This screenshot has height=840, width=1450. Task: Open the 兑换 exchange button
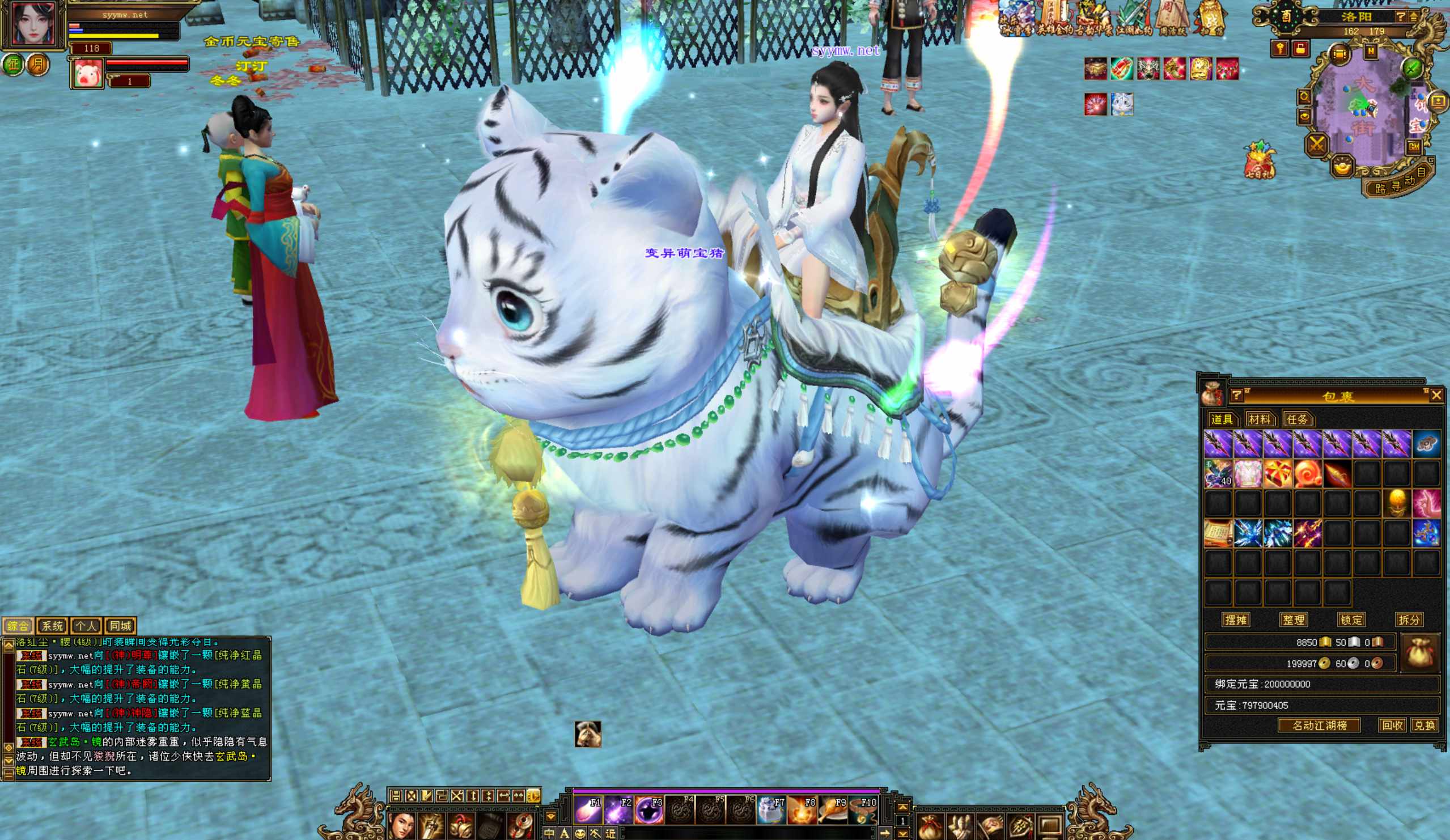click(1424, 726)
